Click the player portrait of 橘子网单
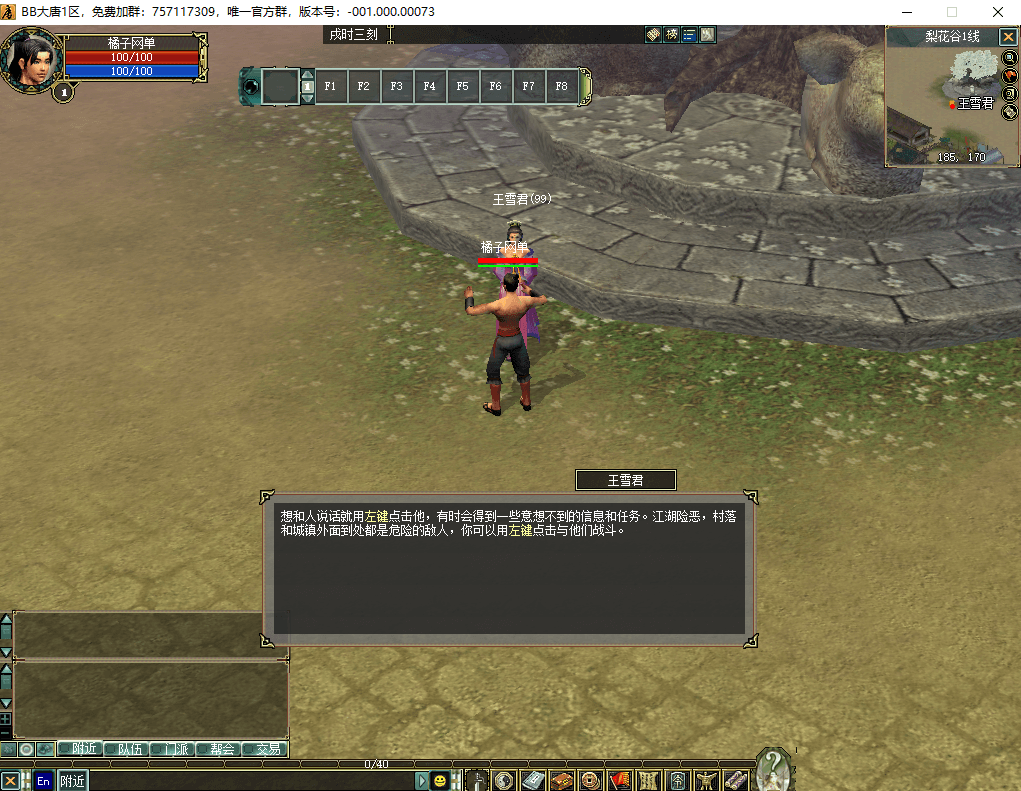The height and width of the screenshot is (791, 1021). pos(33,62)
